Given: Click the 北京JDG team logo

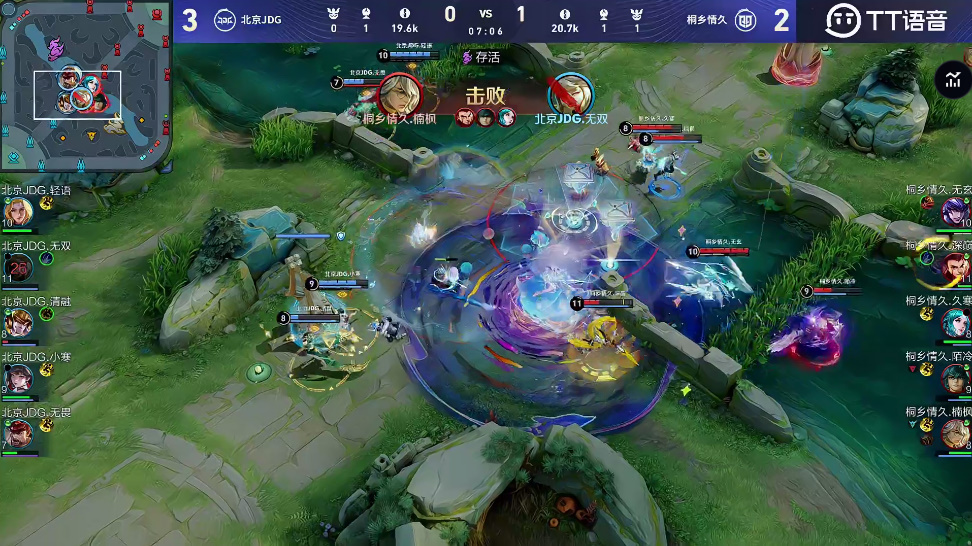Looking at the screenshot, I should pos(225,20).
